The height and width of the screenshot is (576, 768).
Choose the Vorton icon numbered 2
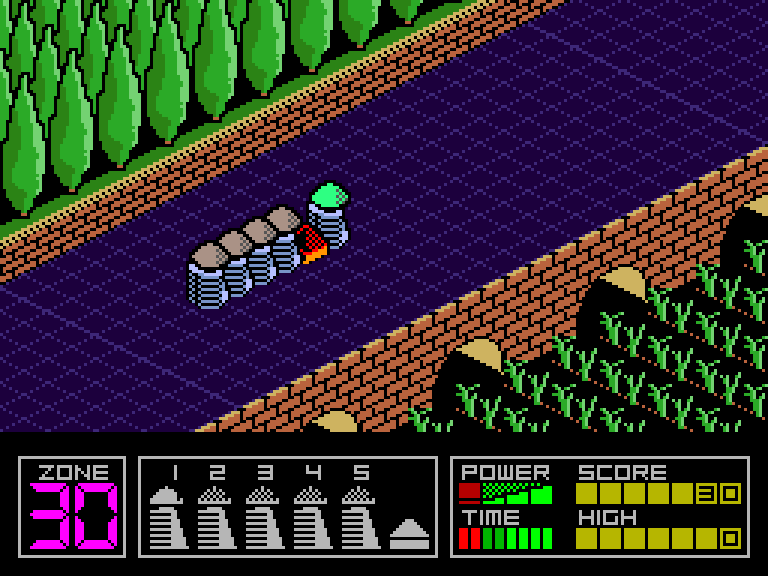click(216, 517)
